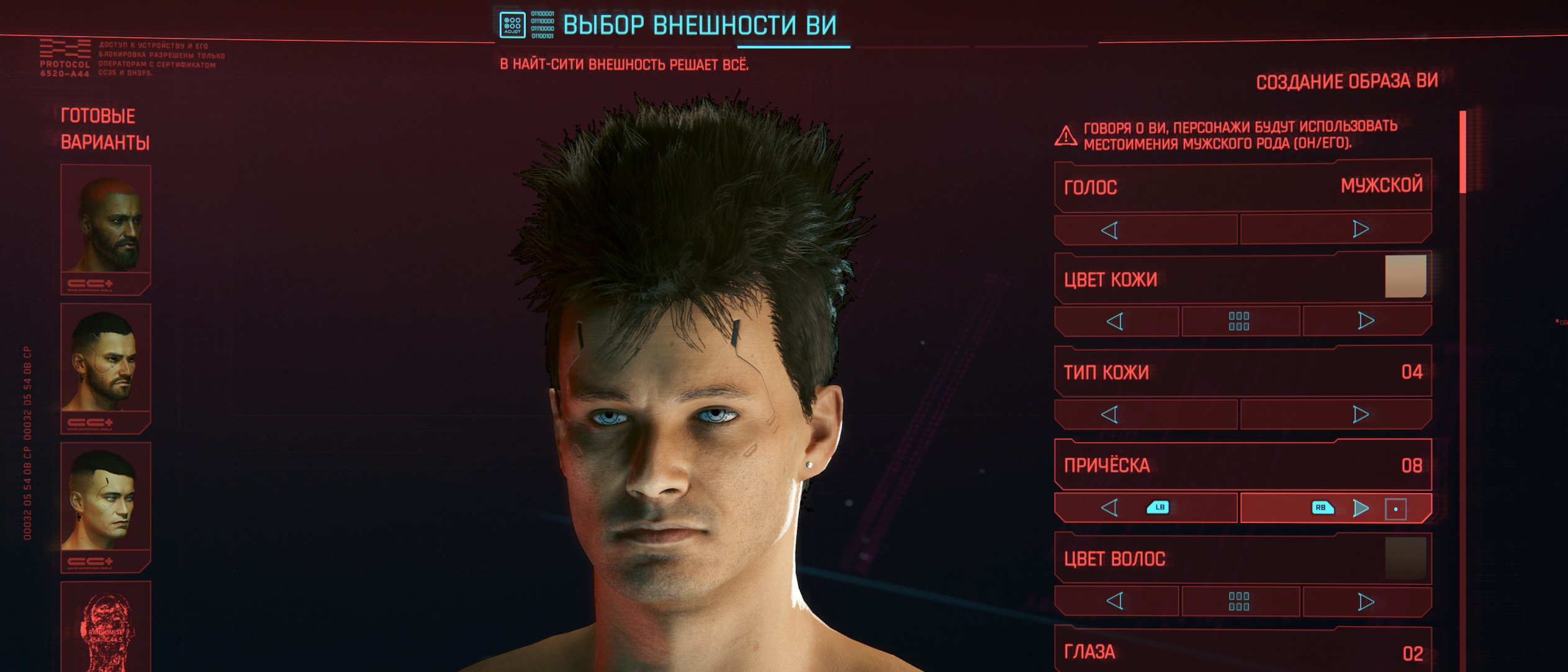
Task: Select the Глаза eyes option row
Action: (1243, 652)
